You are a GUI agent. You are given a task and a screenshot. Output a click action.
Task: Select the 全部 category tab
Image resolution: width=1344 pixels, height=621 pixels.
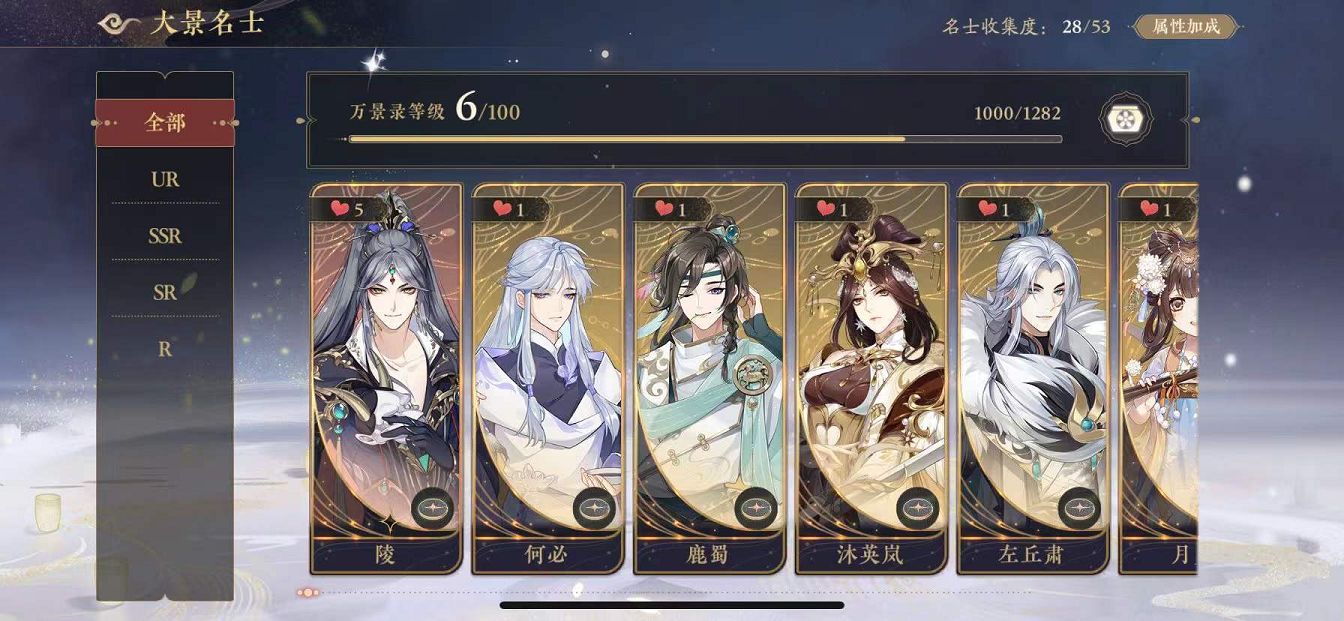pyautogui.click(x=165, y=123)
